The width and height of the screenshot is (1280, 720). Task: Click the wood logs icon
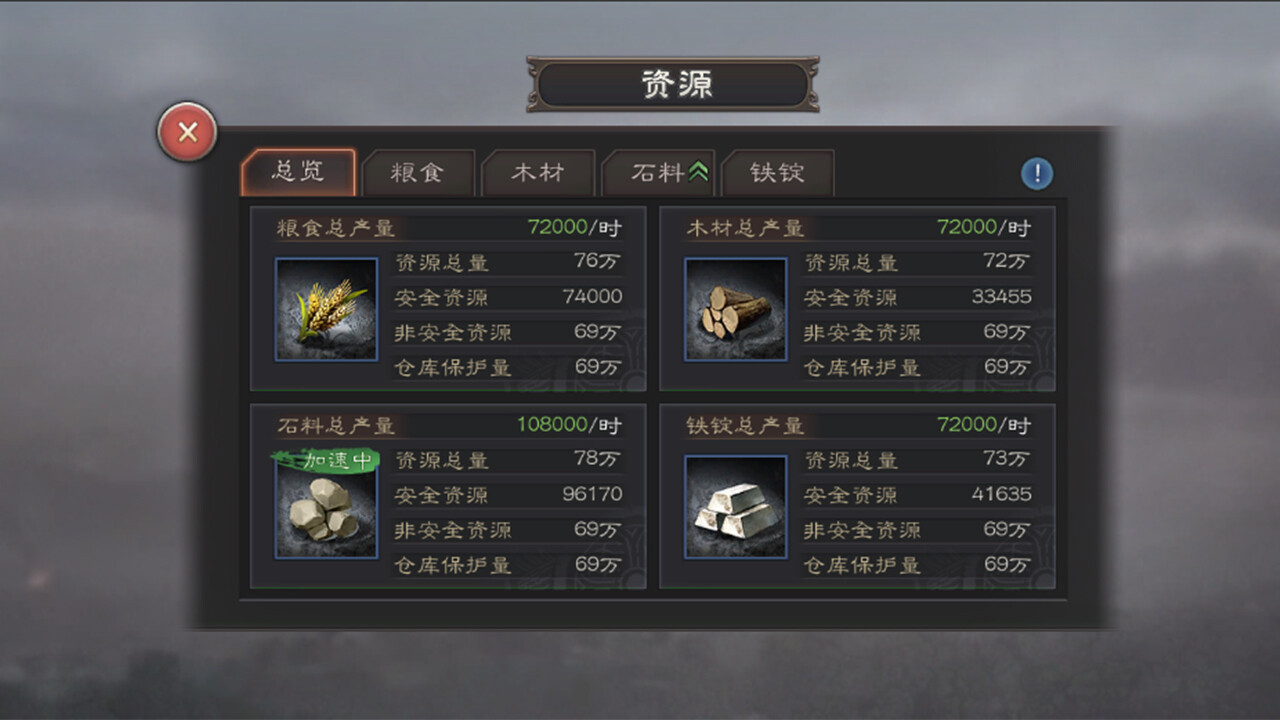click(736, 307)
